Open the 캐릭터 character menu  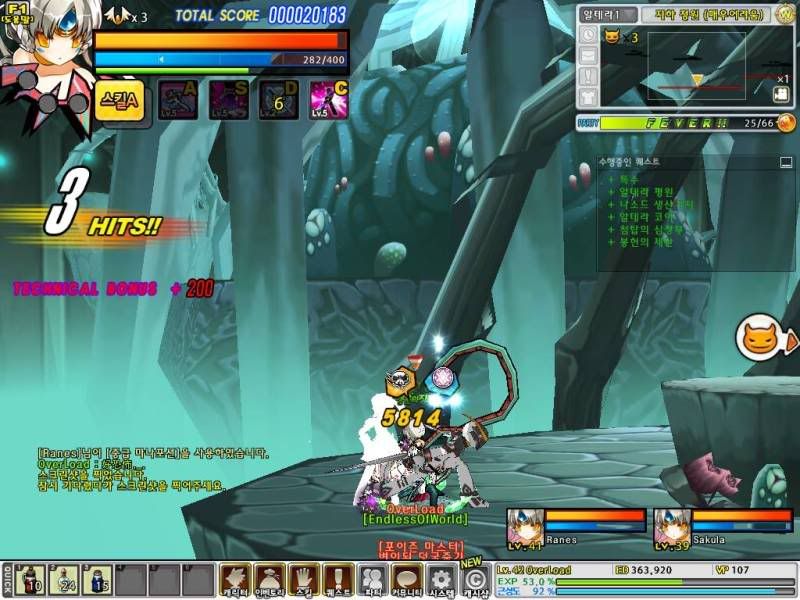(x=234, y=579)
